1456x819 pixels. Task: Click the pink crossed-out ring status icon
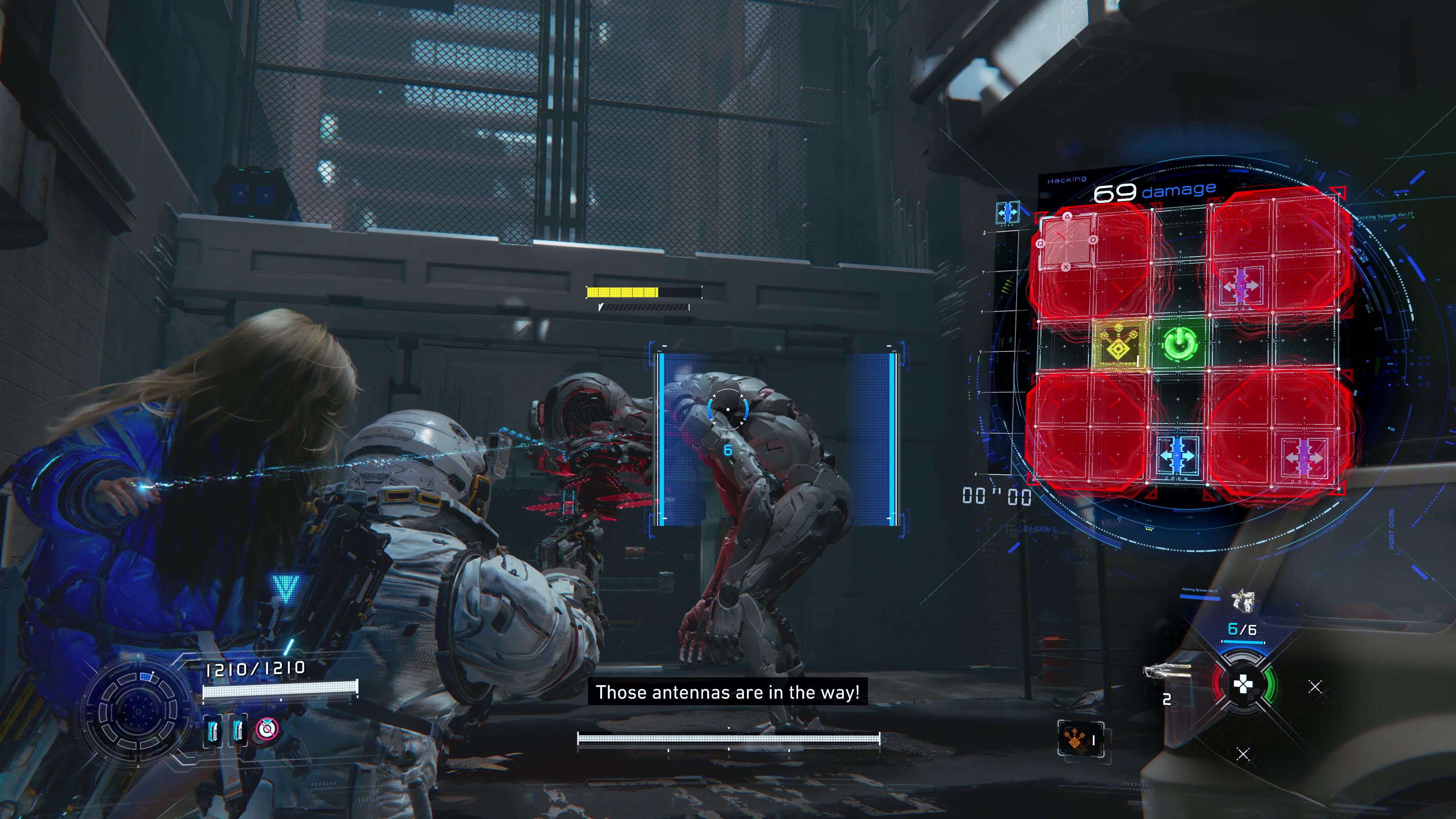[x=267, y=729]
